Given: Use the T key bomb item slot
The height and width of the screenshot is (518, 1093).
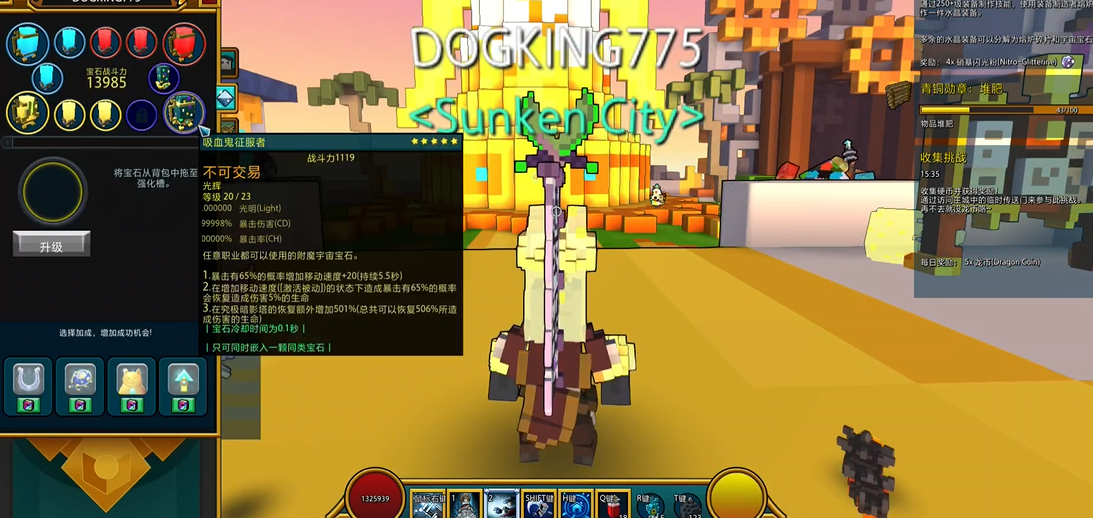Looking at the screenshot, I should (x=687, y=506).
